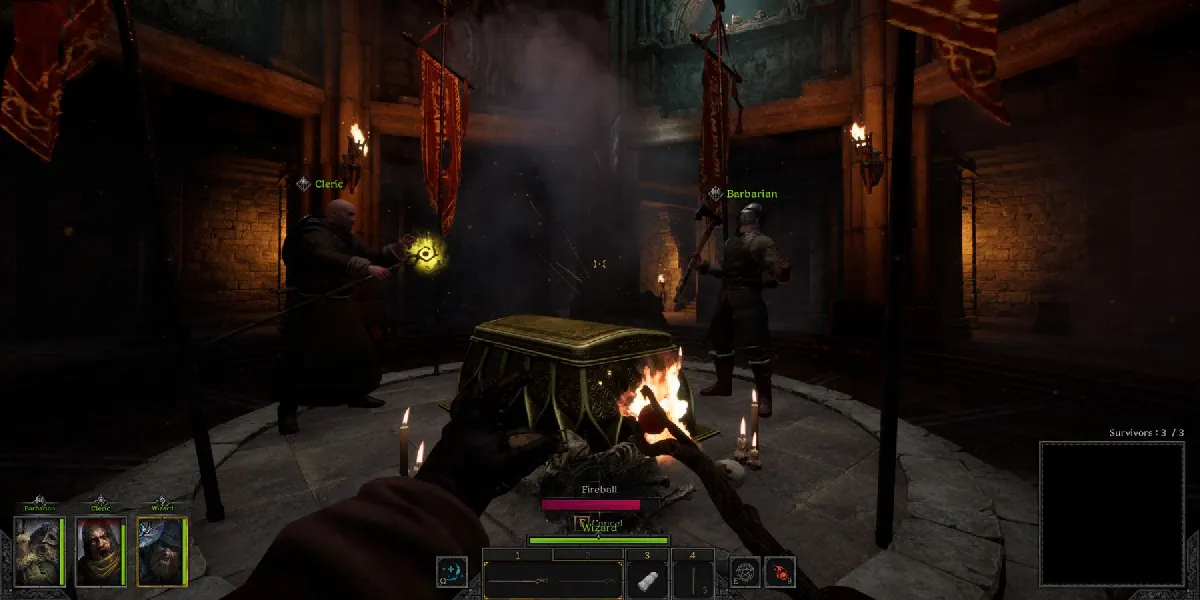Image resolution: width=1200 pixels, height=600 pixels.
Task: Activate the blue meditation skill icon
Action: point(451,573)
